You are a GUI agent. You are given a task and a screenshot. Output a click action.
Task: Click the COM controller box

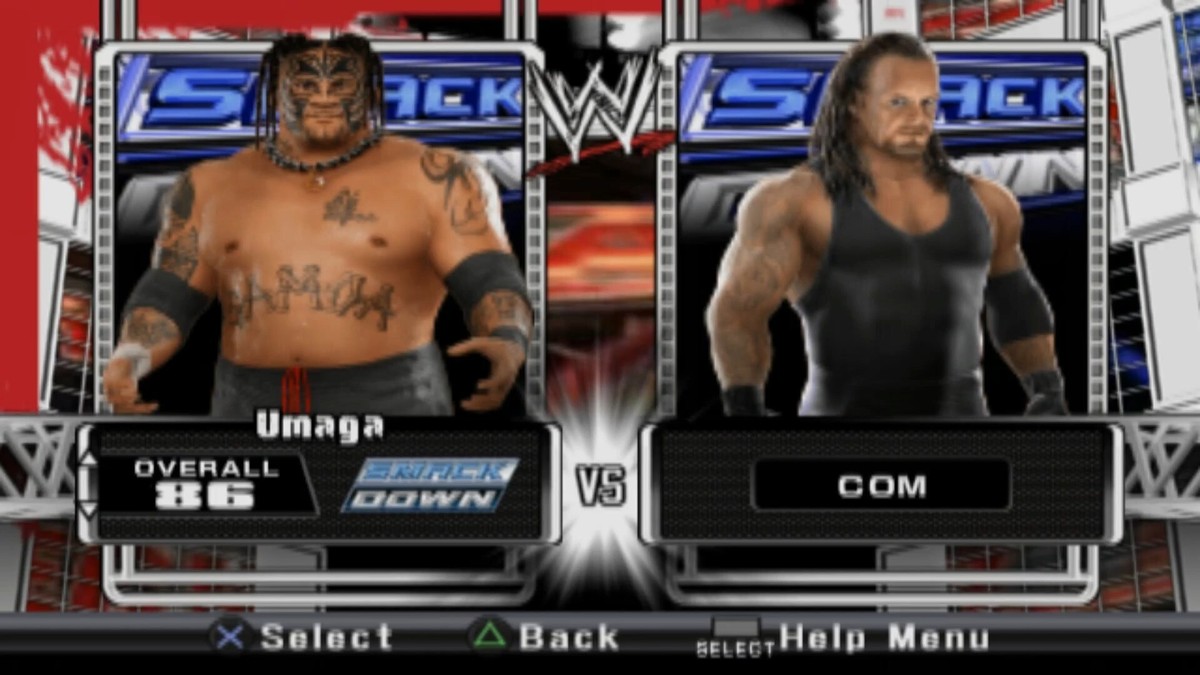pyautogui.click(x=881, y=486)
